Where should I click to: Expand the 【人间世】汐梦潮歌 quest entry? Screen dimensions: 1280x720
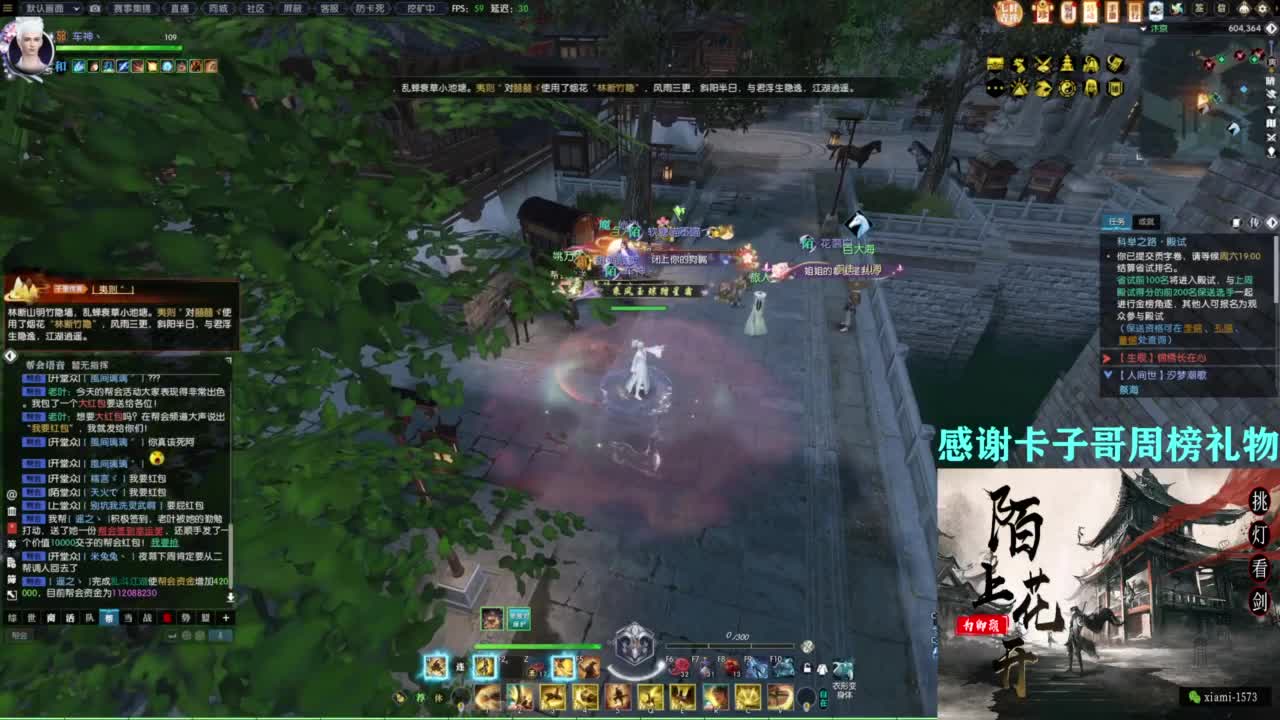[1108, 374]
